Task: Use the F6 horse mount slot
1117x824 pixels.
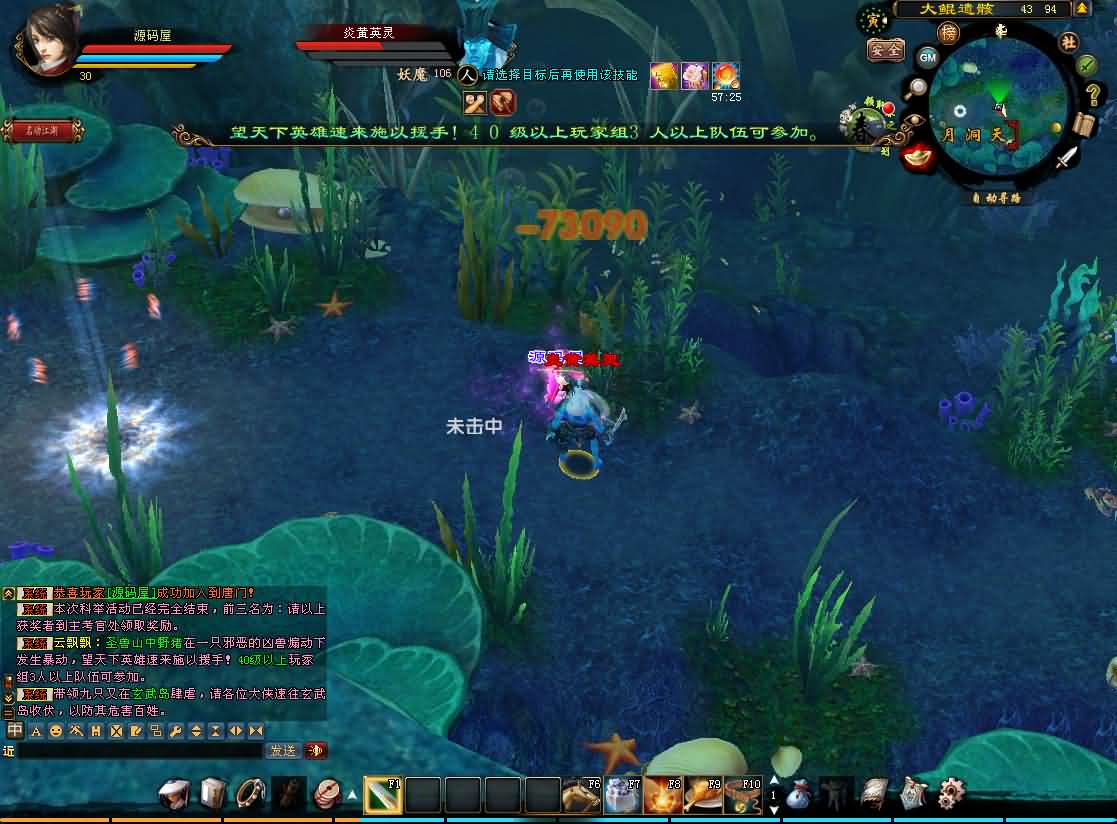Action: point(581,795)
